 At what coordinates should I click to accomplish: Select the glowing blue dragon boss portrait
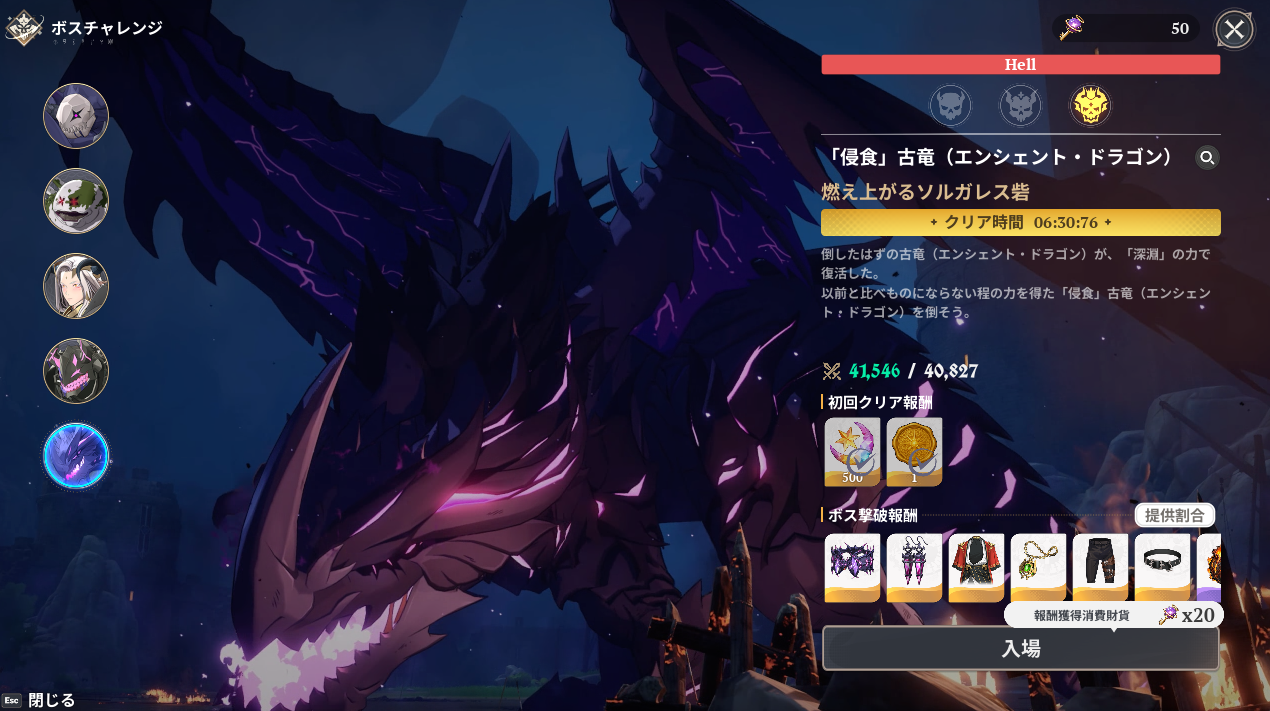76,456
